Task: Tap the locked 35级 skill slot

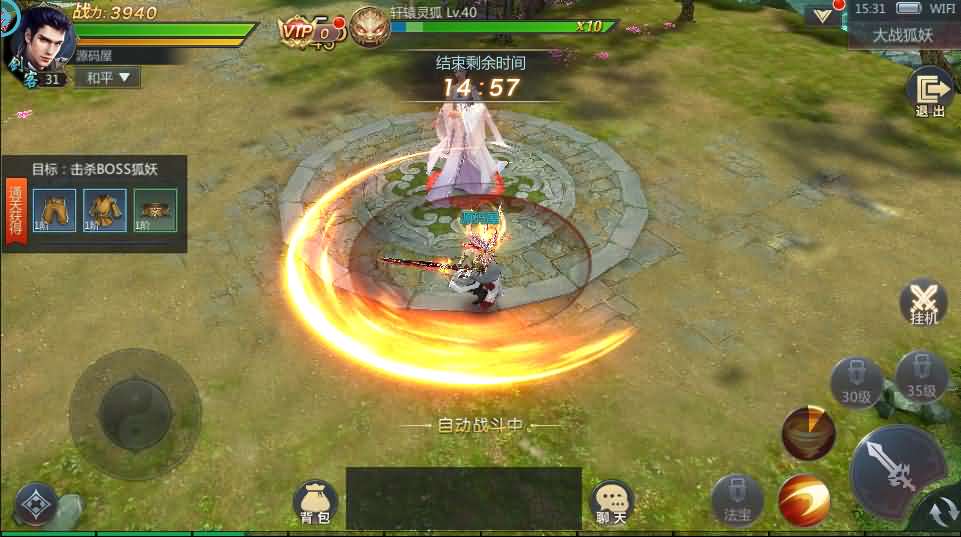Action: click(x=921, y=374)
